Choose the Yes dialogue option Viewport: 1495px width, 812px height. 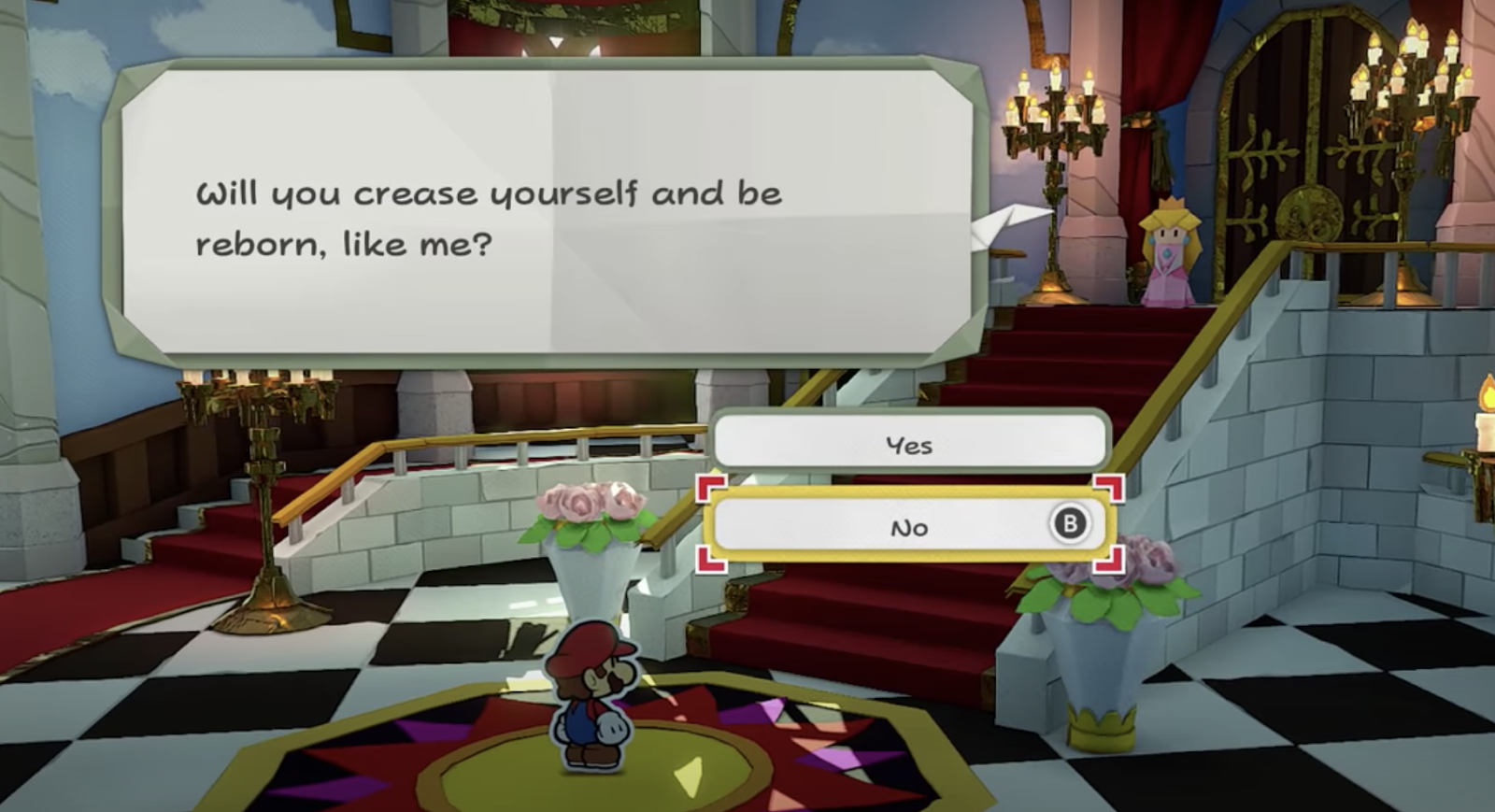909,445
